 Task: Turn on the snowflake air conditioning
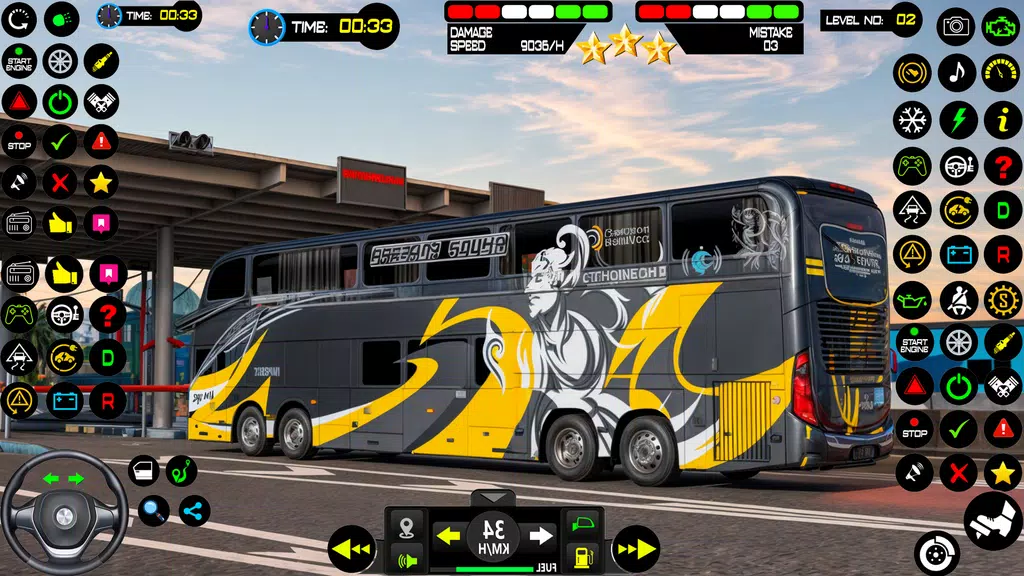click(912, 119)
